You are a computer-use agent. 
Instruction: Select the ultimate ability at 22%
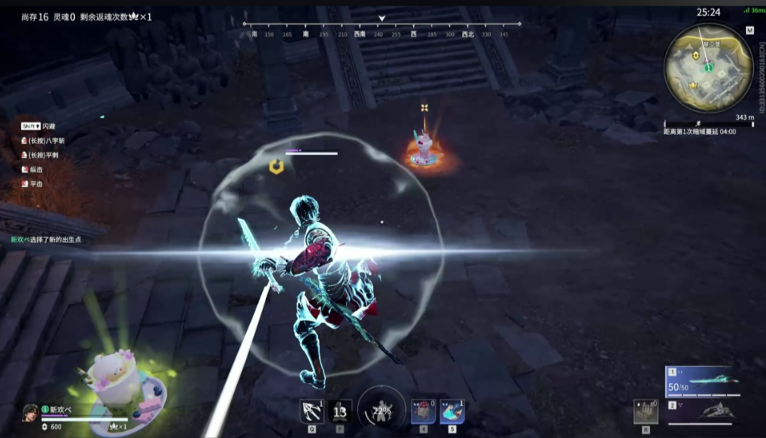(381, 410)
